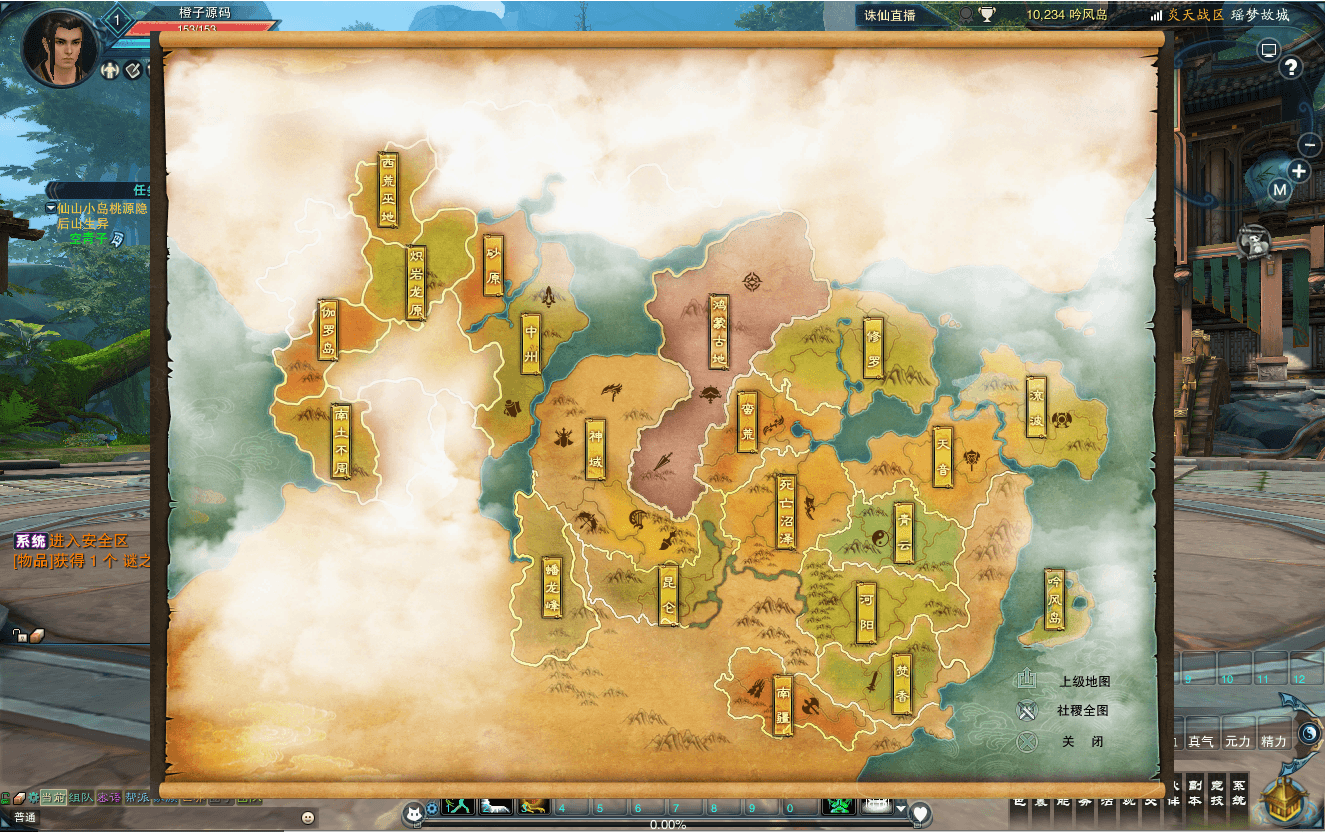Screen dimensions: 1325x832
Task: Open rankings via the trophy icon in top bar
Action: [x=987, y=12]
